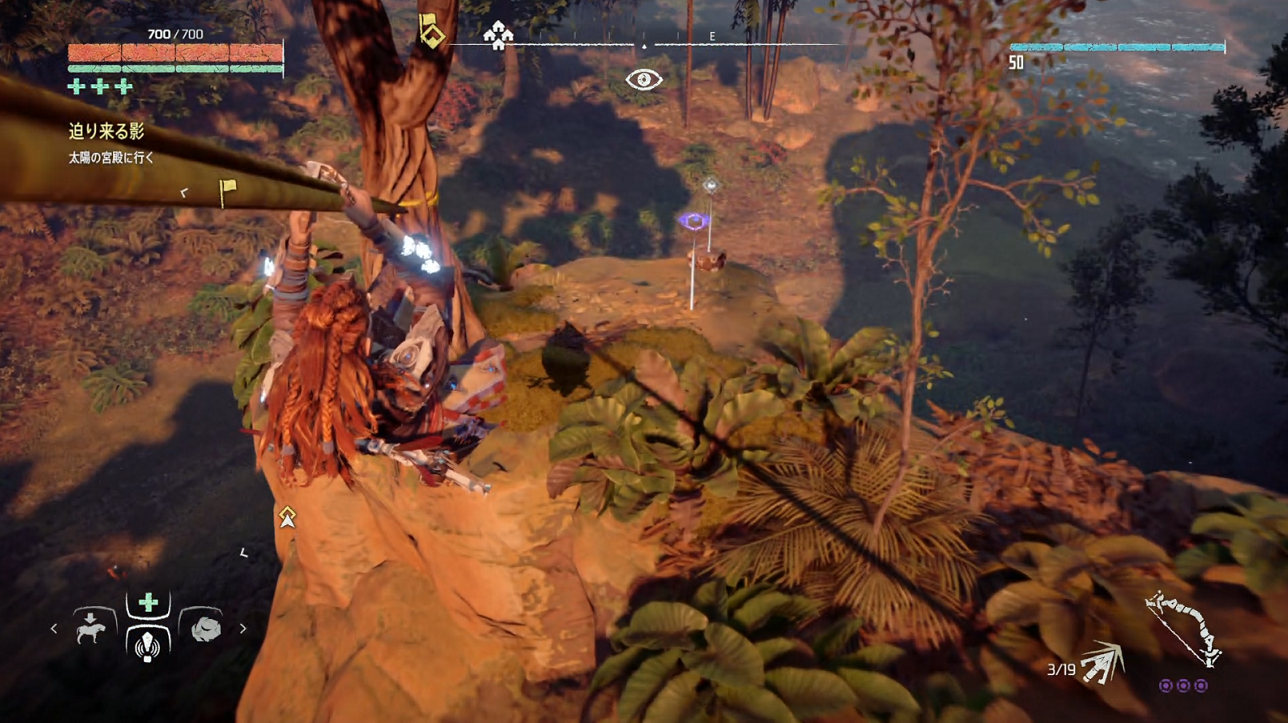Choose the call mount tool icon
Screen dimensions: 1288x723
click(x=91, y=629)
